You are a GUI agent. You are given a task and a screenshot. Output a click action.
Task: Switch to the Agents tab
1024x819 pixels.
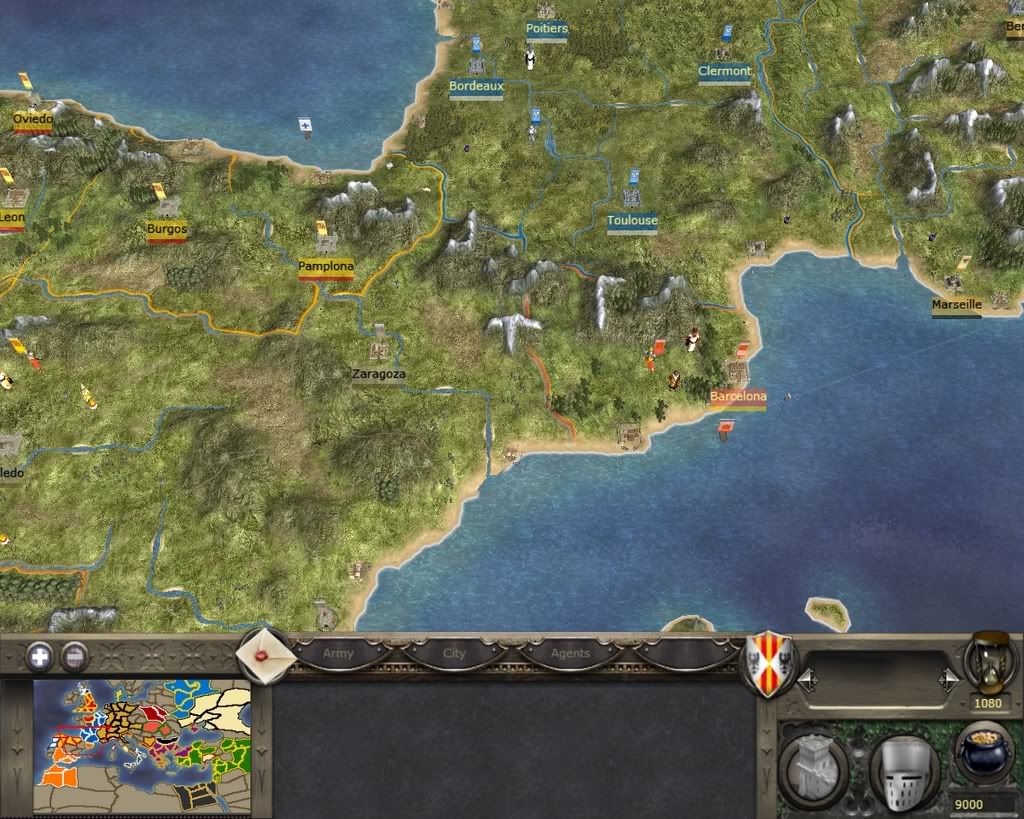click(570, 654)
